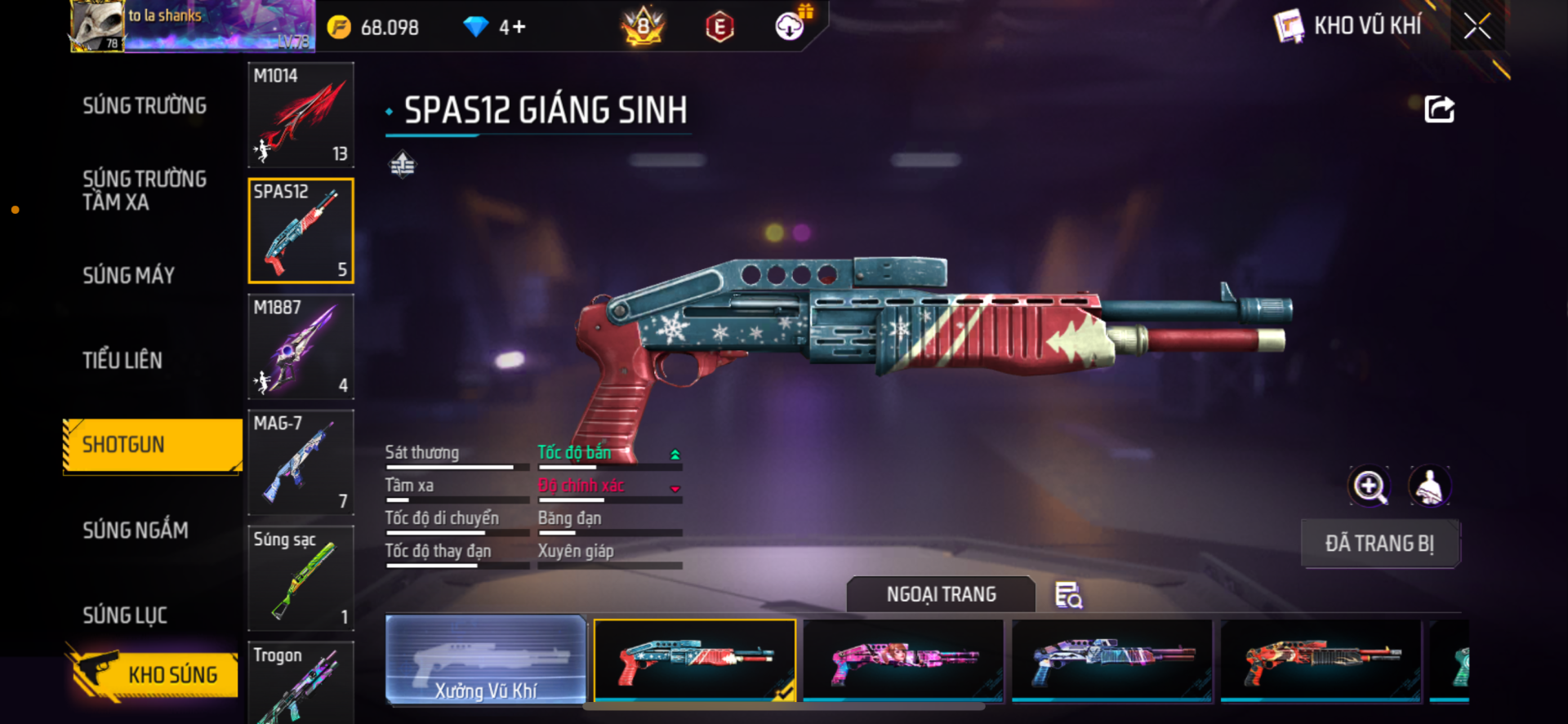Zoom in with the magnifier icon
This screenshot has width=1568, height=724.
1369,486
